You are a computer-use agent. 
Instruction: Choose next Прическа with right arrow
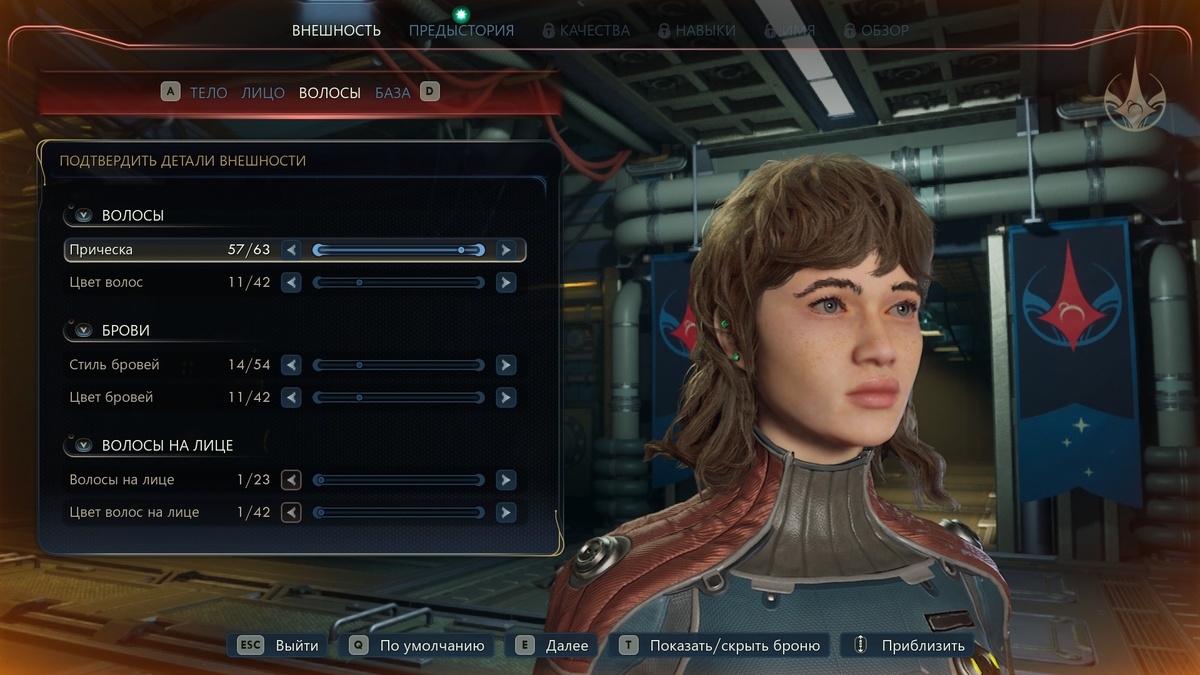pyautogui.click(x=506, y=250)
